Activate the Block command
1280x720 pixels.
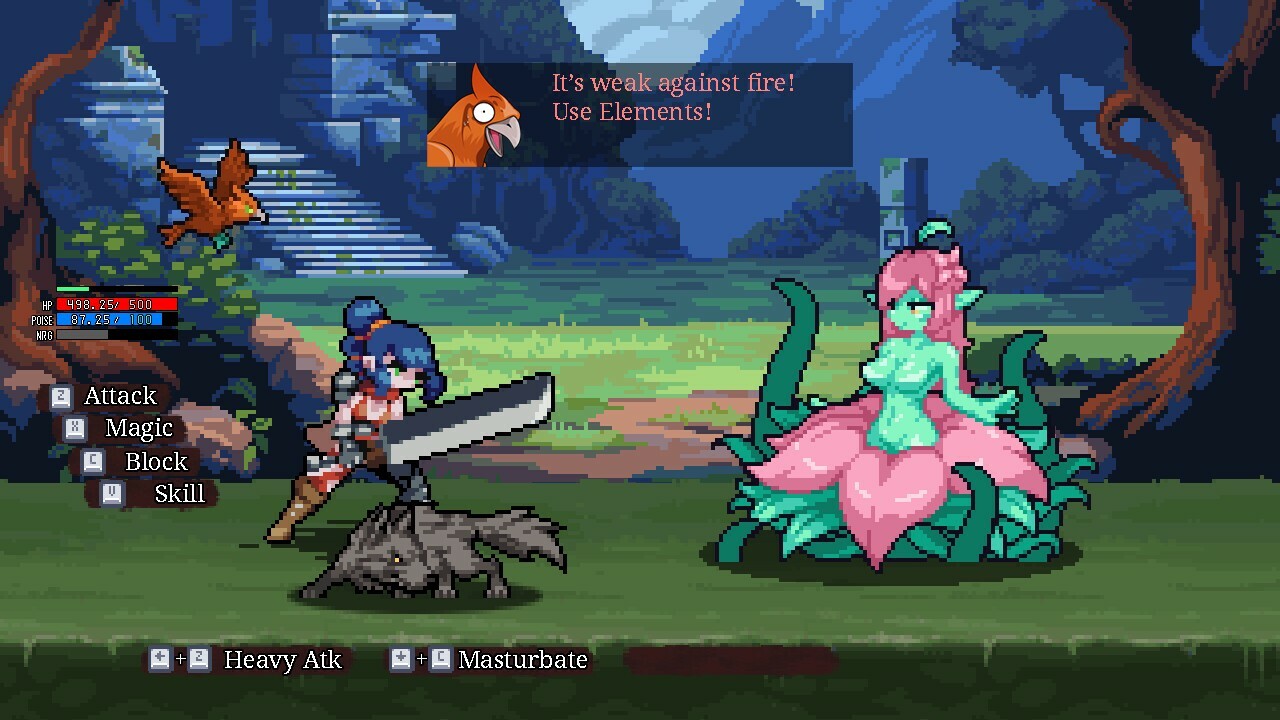(x=157, y=462)
